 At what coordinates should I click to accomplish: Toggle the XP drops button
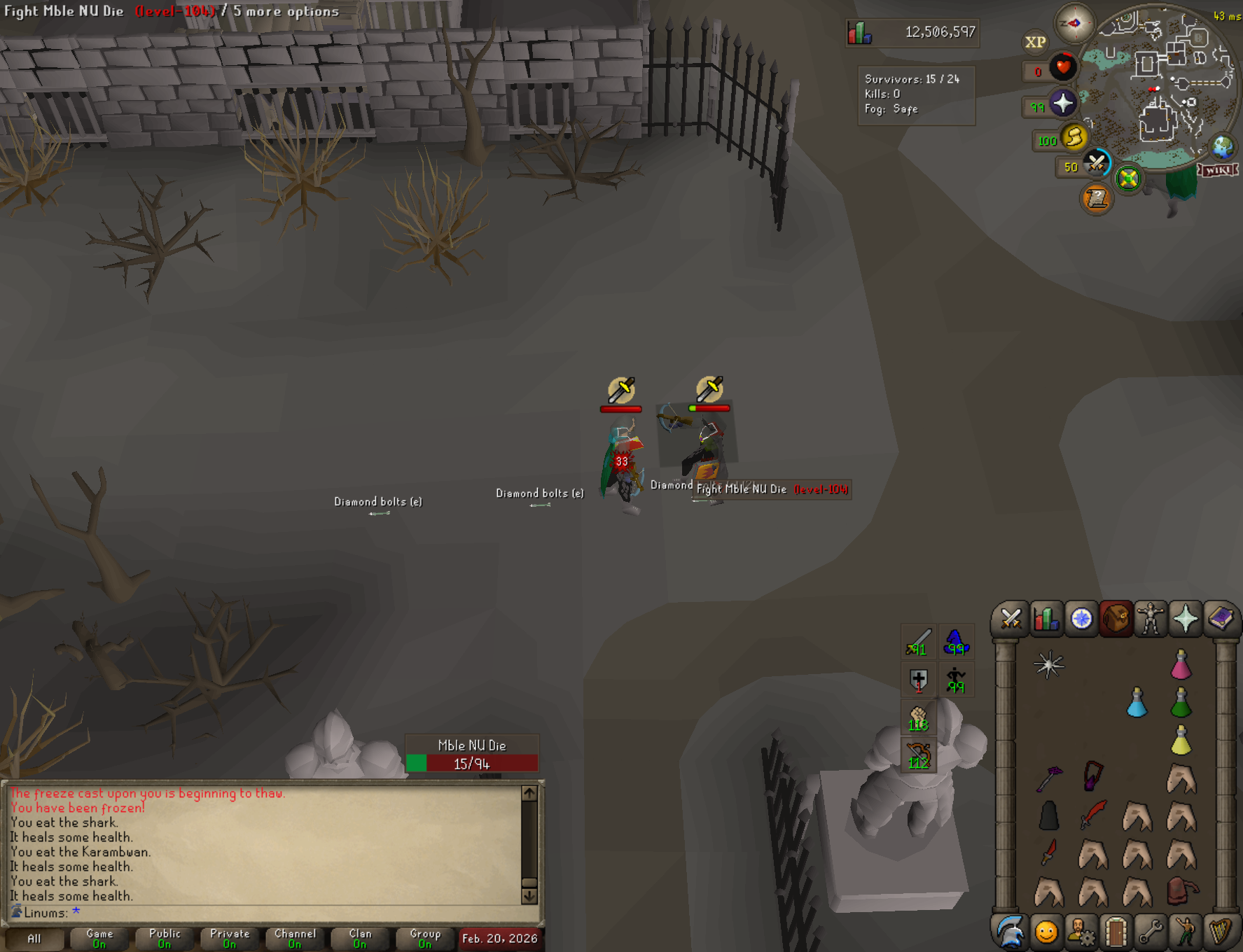coord(1035,42)
